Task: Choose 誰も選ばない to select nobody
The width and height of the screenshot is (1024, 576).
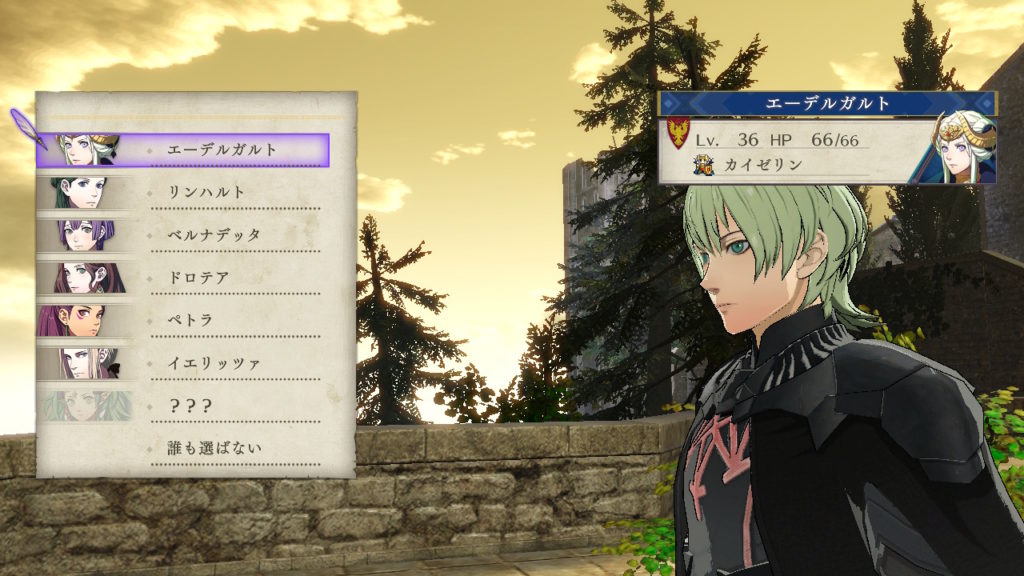Action: 213,447
